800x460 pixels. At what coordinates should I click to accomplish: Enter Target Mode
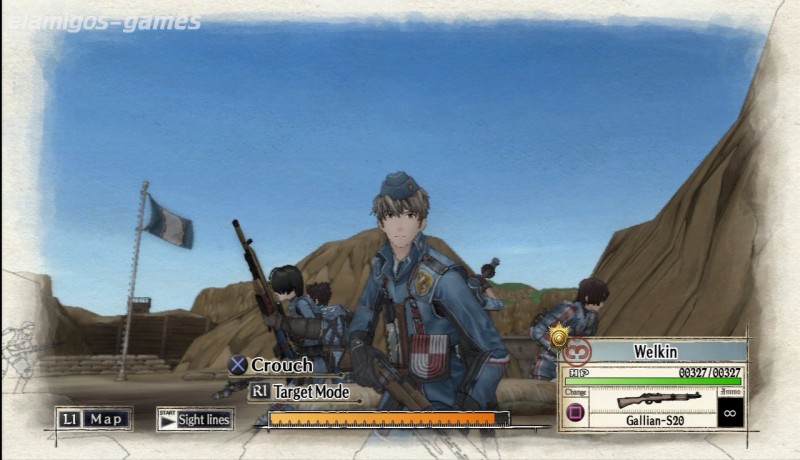299,392
